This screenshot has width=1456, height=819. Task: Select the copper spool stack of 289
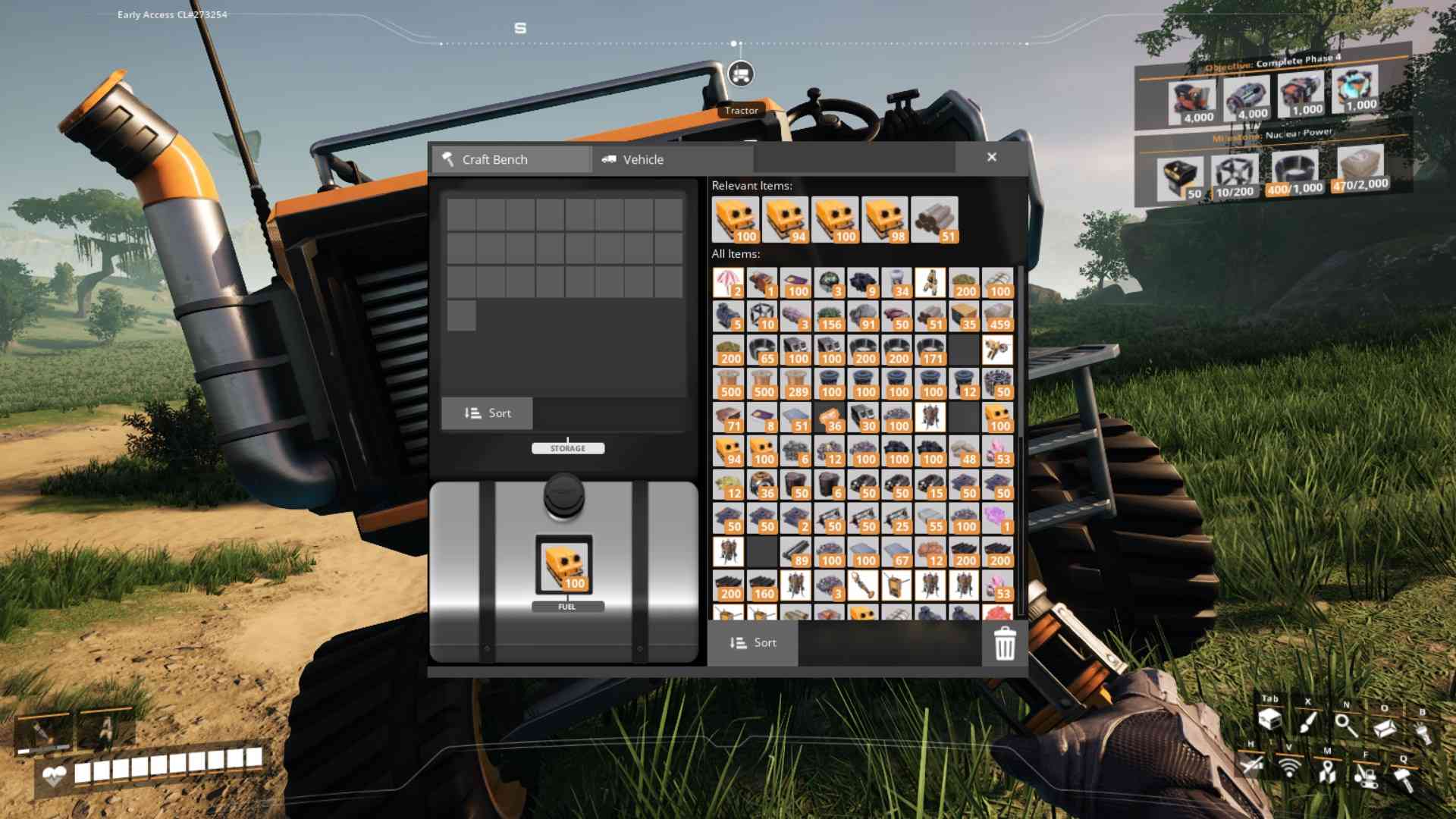(x=795, y=384)
